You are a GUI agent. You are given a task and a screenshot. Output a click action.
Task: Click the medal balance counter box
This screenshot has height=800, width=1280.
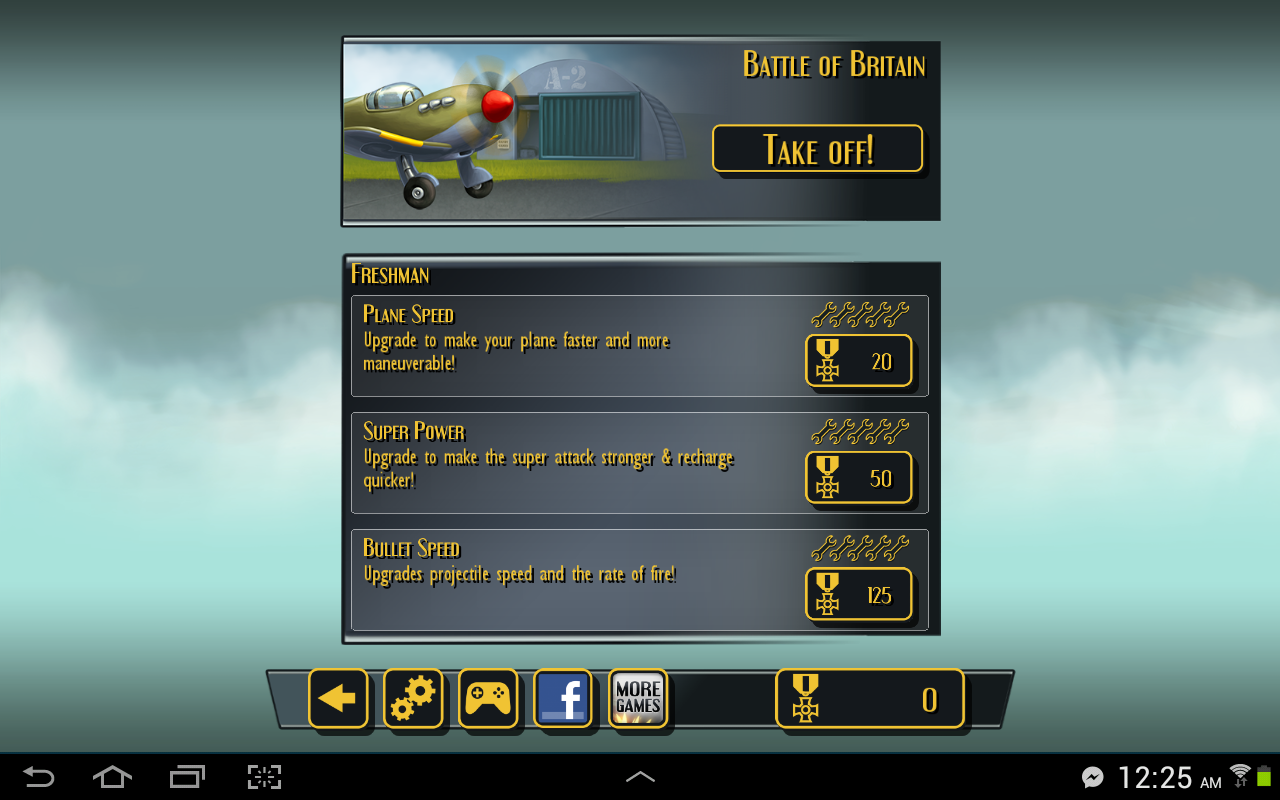coord(869,698)
